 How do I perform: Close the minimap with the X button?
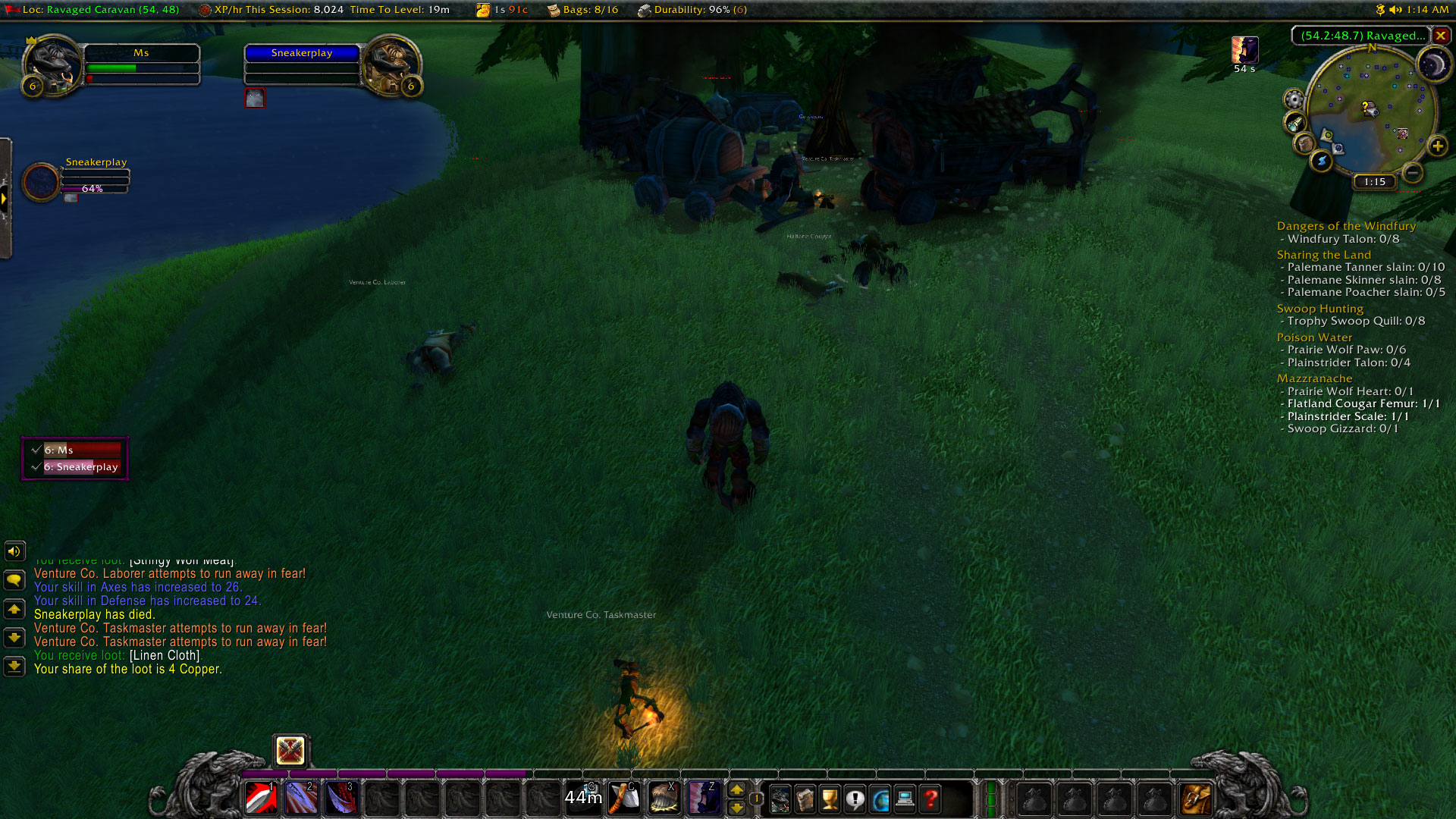click(x=1440, y=36)
